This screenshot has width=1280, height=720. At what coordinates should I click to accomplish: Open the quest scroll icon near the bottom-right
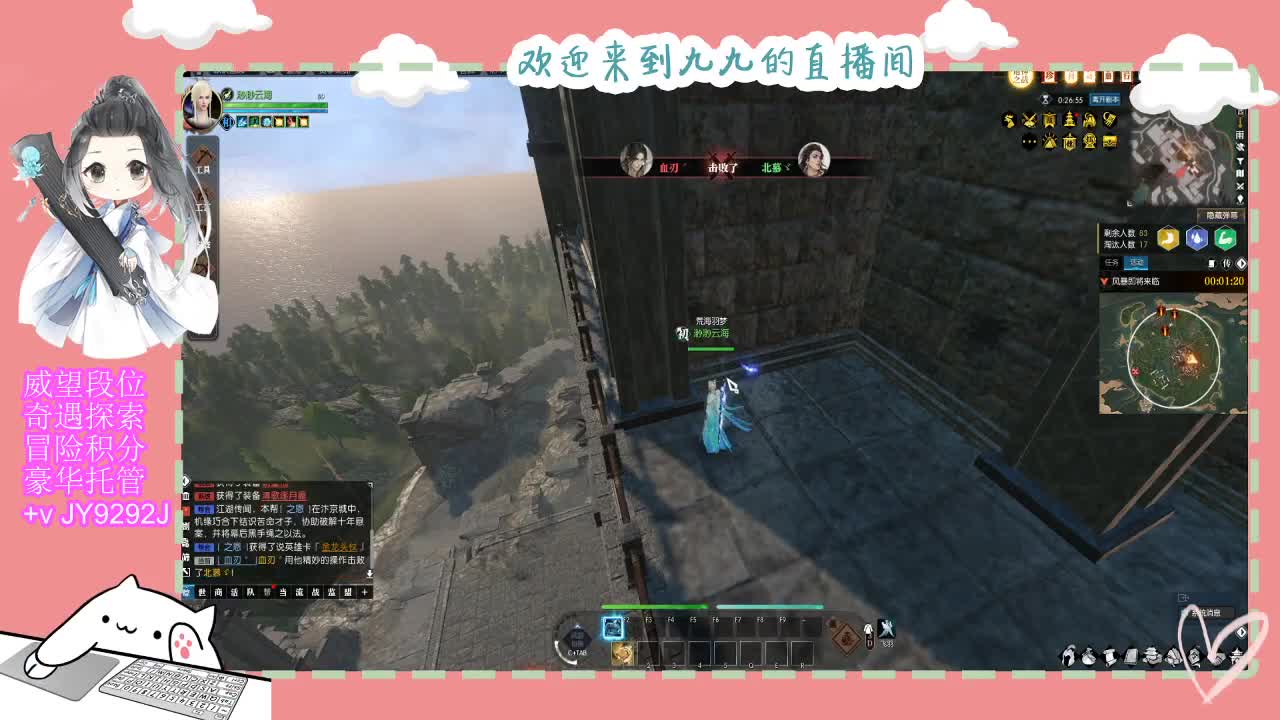pyautogui.click(x=1109, y=657)
